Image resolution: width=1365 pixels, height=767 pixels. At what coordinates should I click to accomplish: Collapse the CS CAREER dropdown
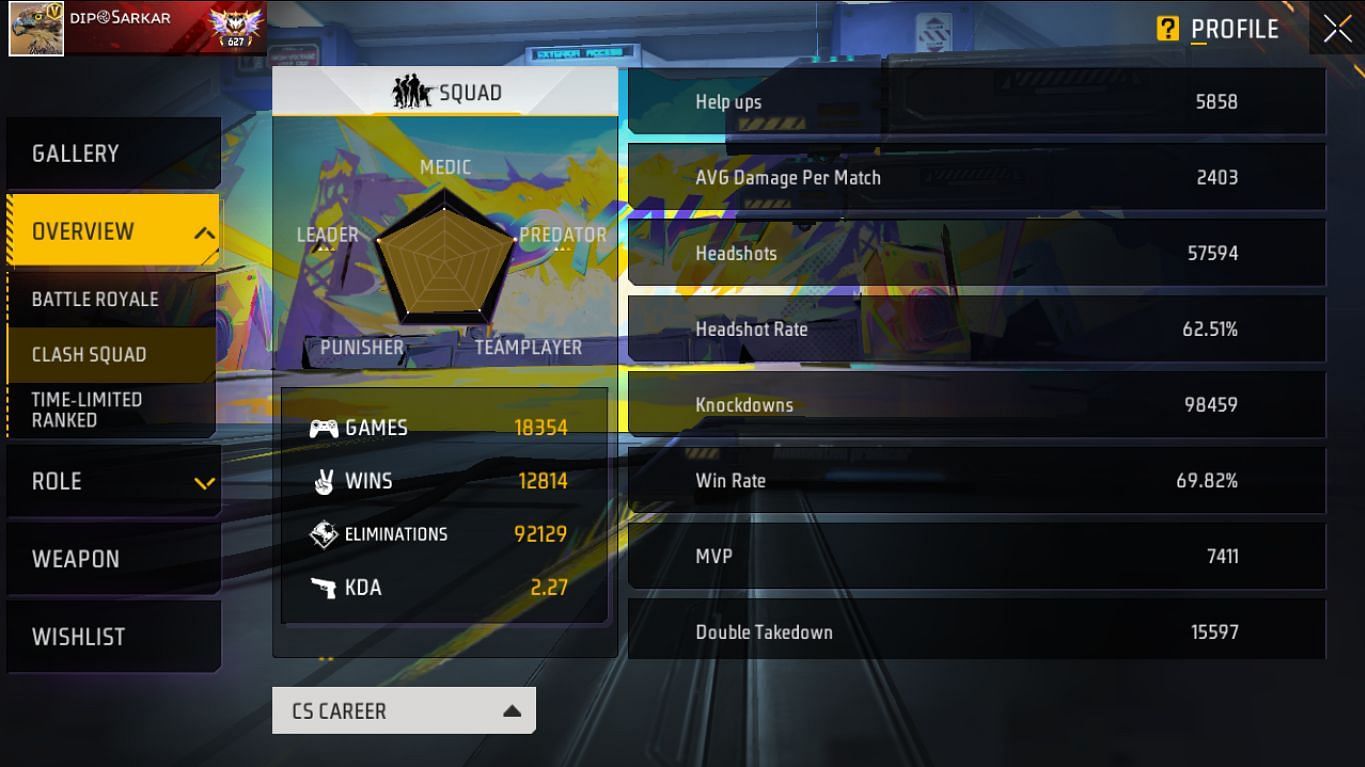coord(403,710)
